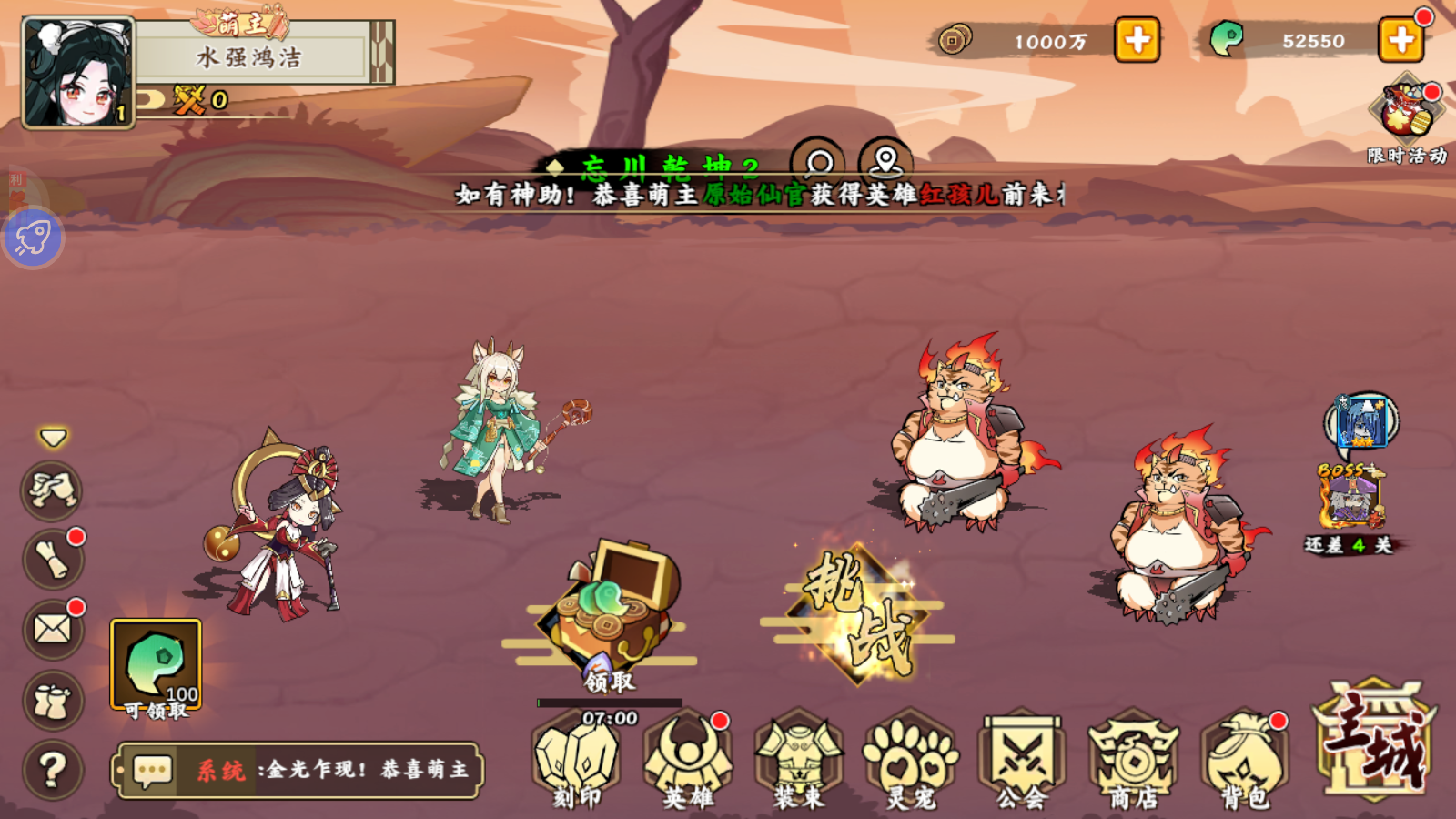Open the help question mark
This screenshot has width=1456, height=819.
pos(53,770)
